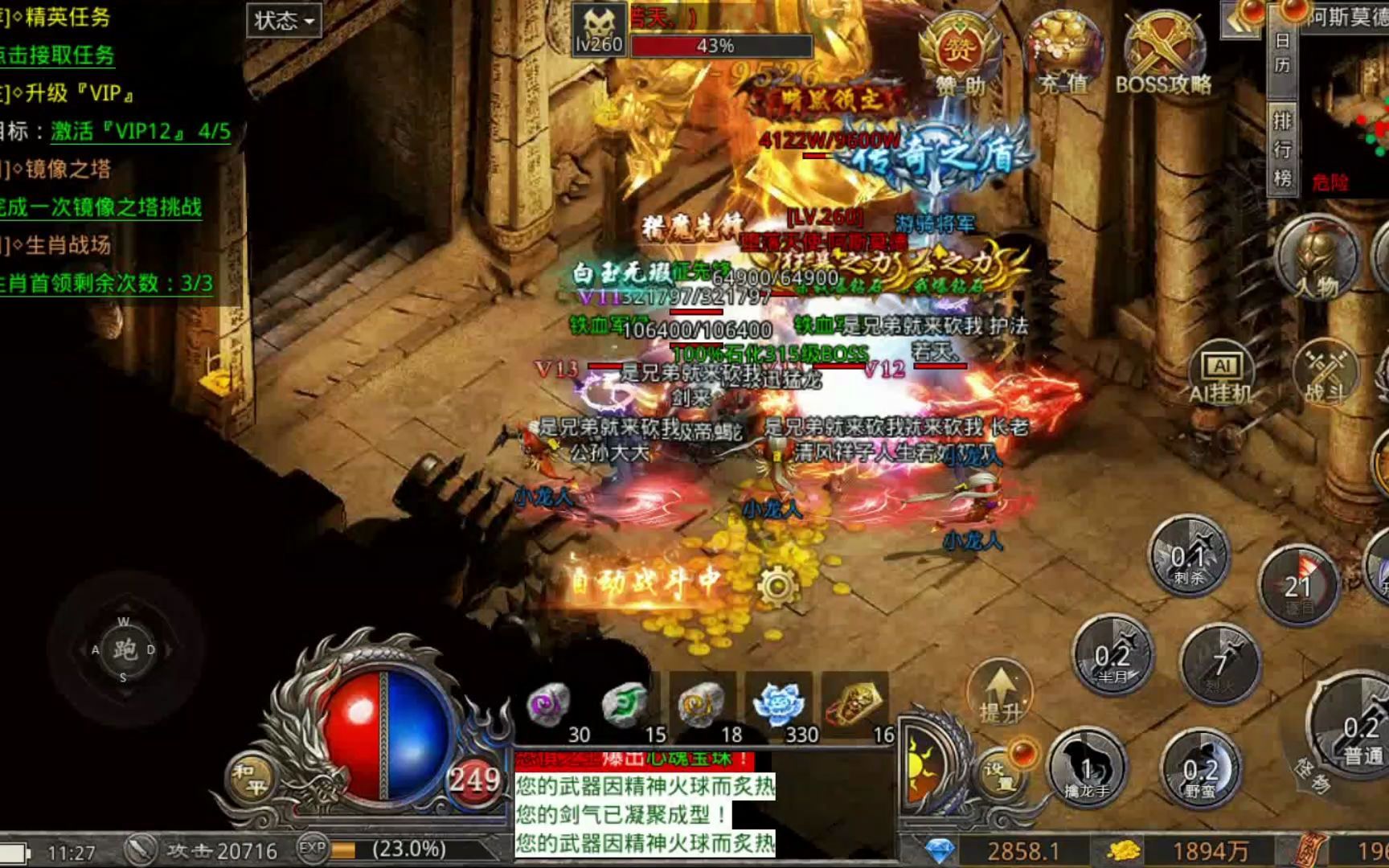Toggle AI挂机 auto-play
Viewport: 1389px width, 868px height.
click(1222, 376)
